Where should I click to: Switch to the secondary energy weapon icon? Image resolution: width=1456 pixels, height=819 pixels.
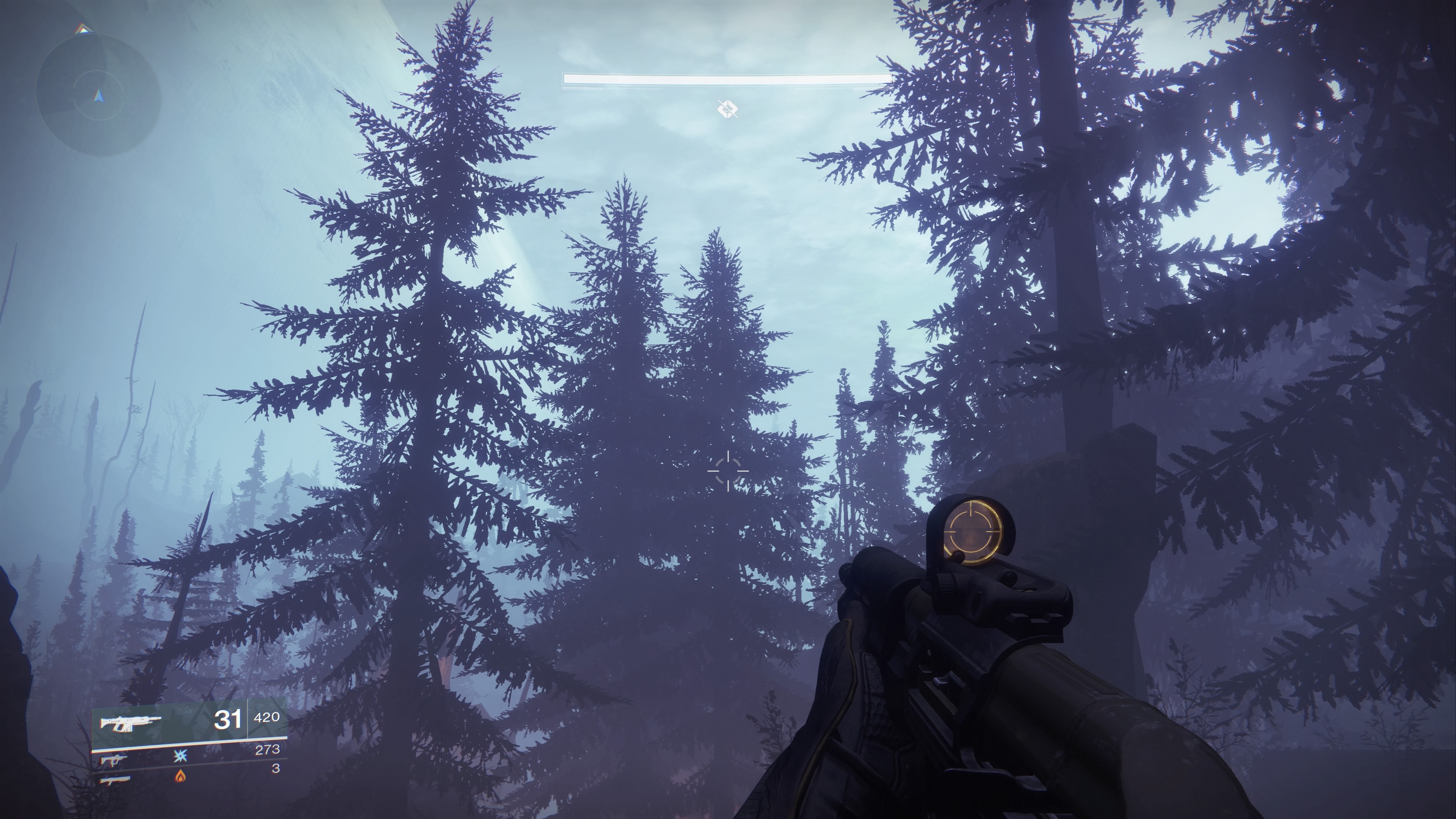(114, 759)
